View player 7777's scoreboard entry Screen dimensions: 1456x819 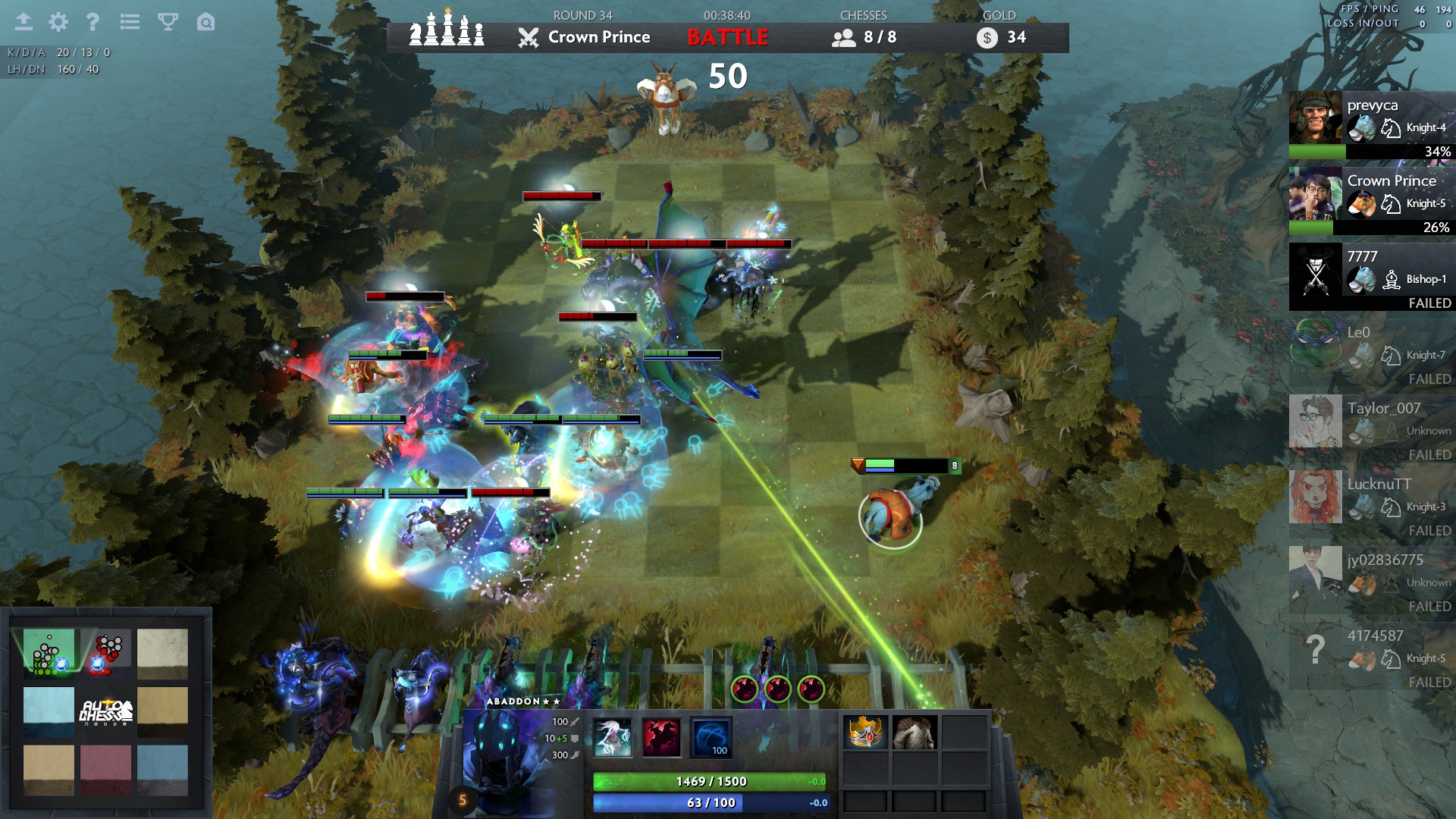click(x=1371, y=277)
